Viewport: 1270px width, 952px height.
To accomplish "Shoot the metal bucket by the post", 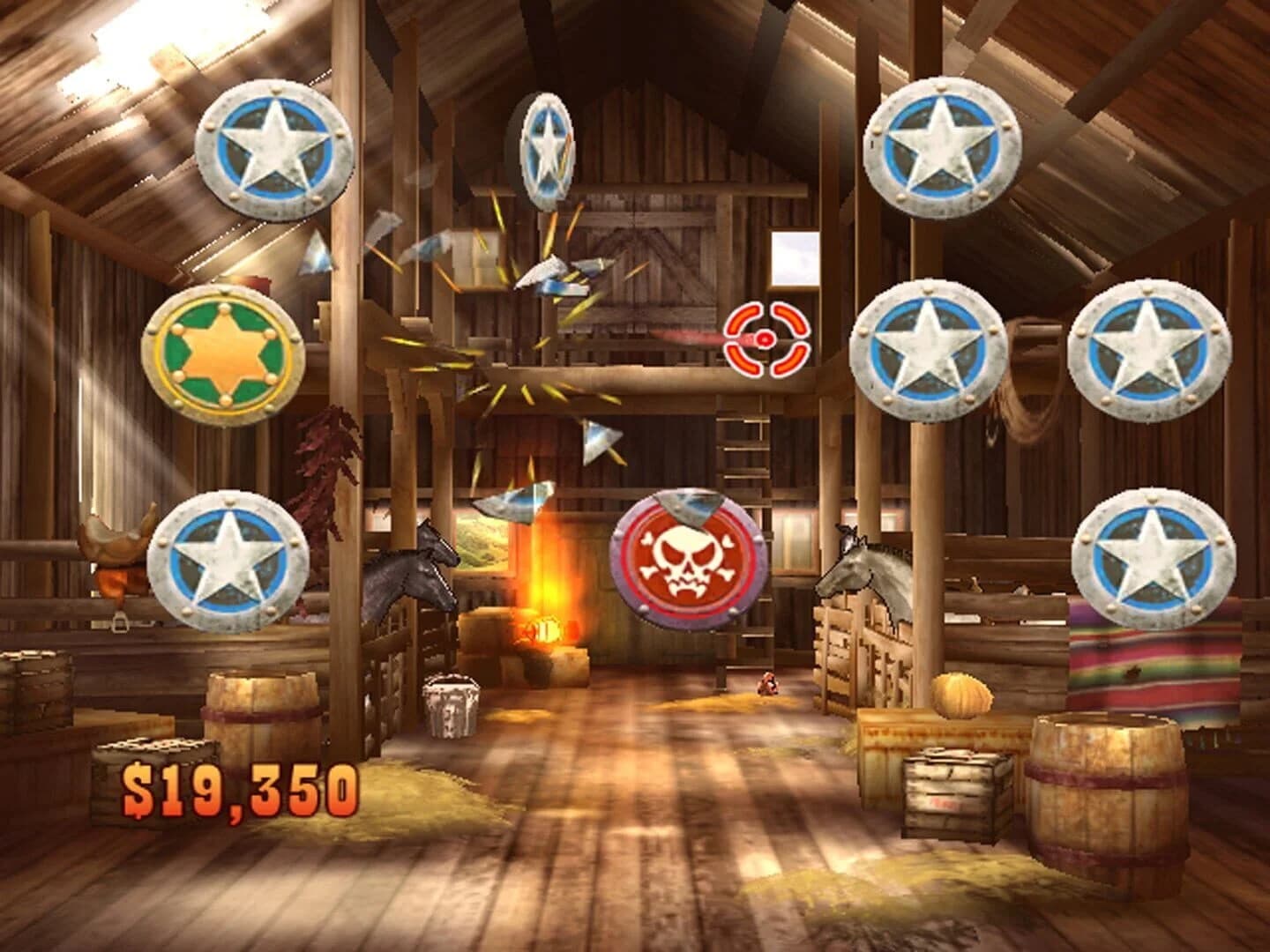I will [x=450, y=705].
